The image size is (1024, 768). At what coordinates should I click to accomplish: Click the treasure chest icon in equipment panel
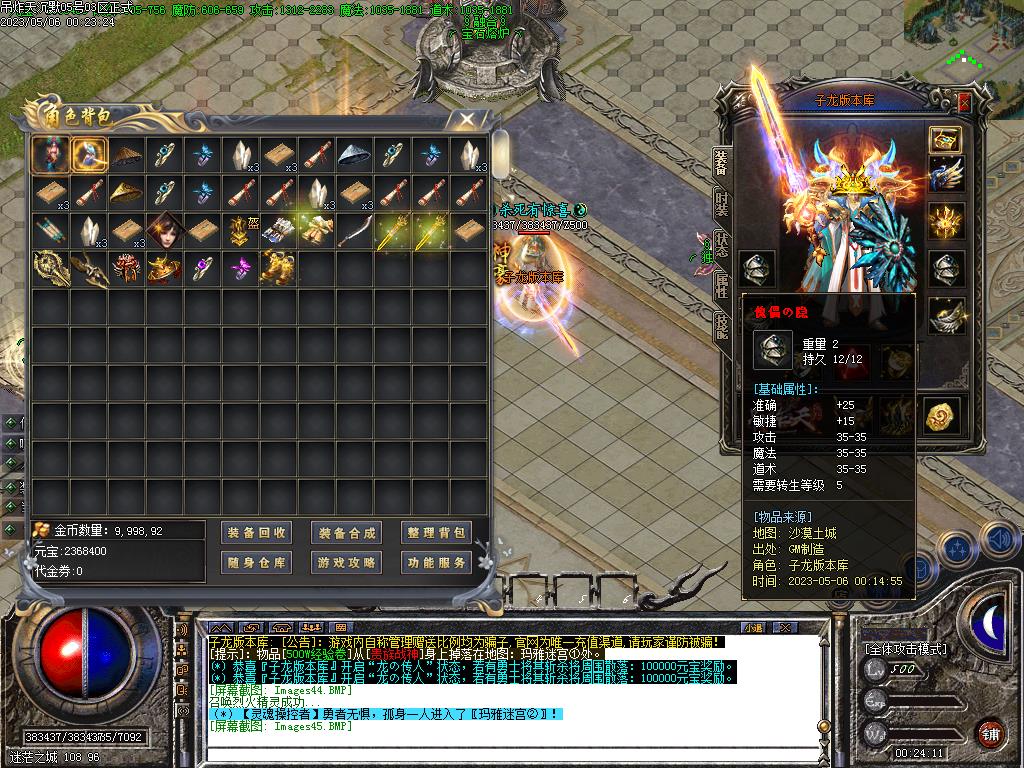[x=945, y=139]
